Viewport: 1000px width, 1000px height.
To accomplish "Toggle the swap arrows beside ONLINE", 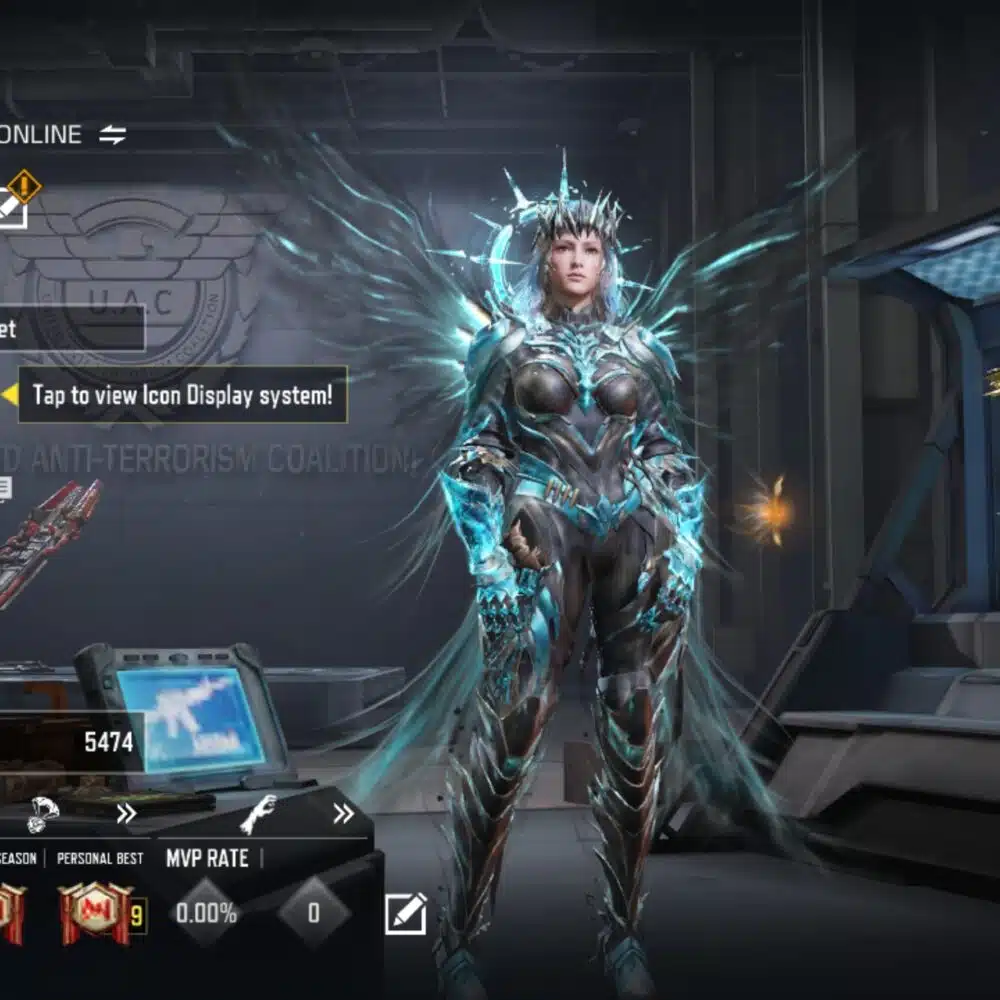I will point(112,135).
